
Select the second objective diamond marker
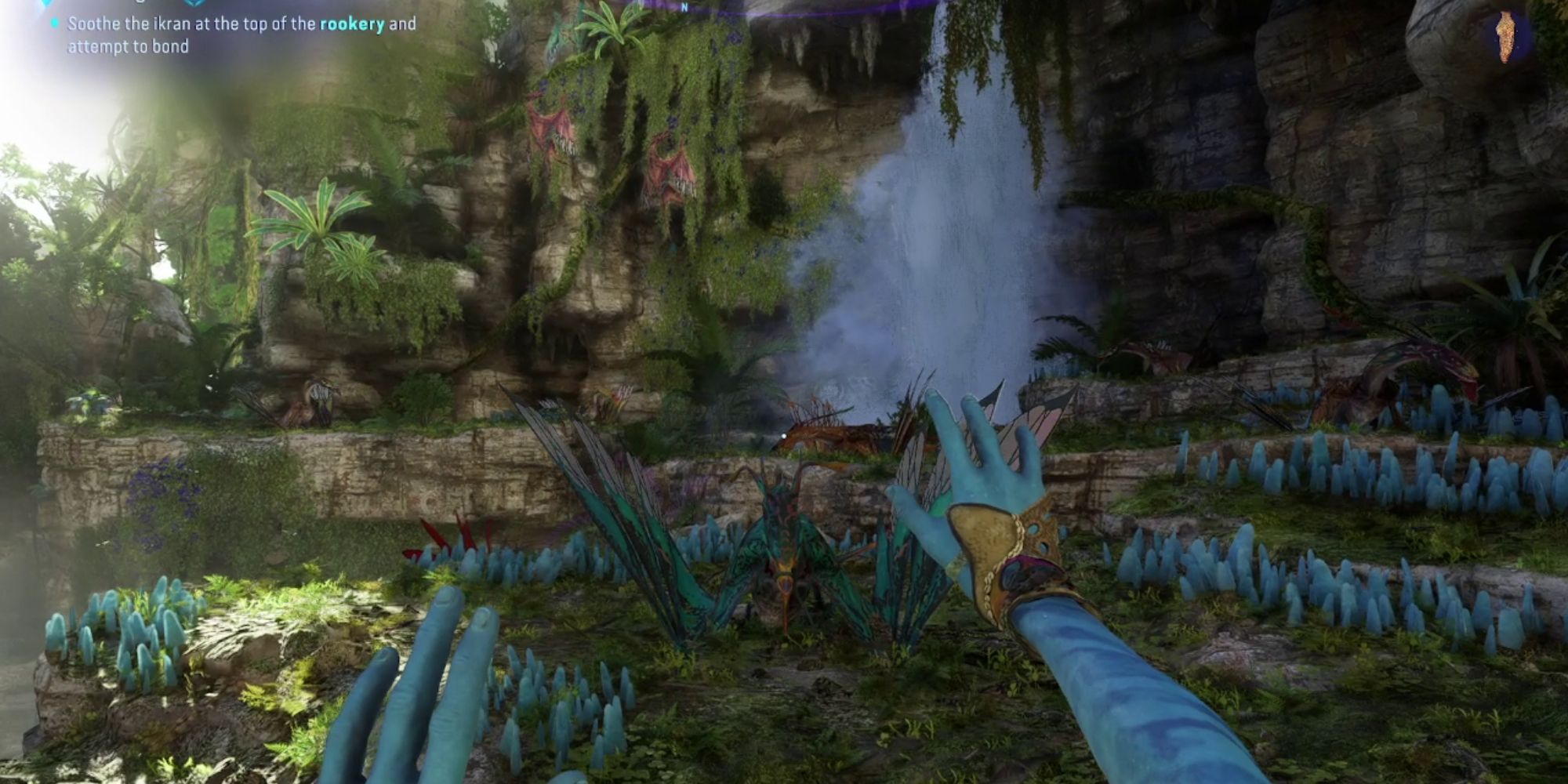pos(194,3)
